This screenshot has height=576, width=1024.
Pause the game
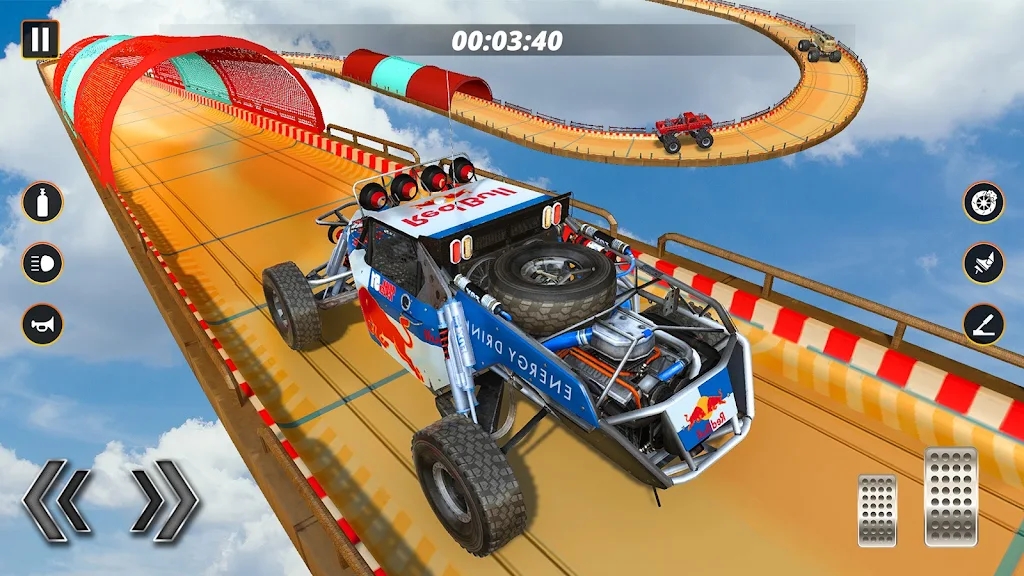click(x=39, y=39)
